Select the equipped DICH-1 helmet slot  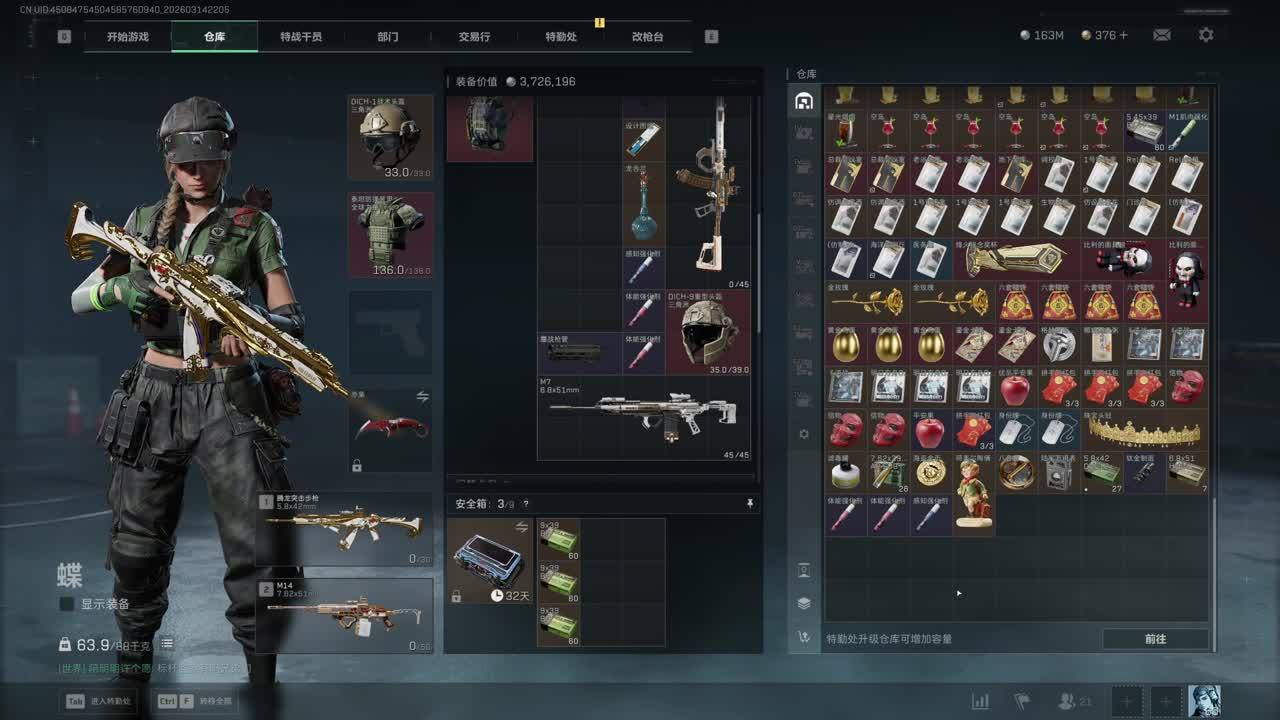tap(390, 138)
